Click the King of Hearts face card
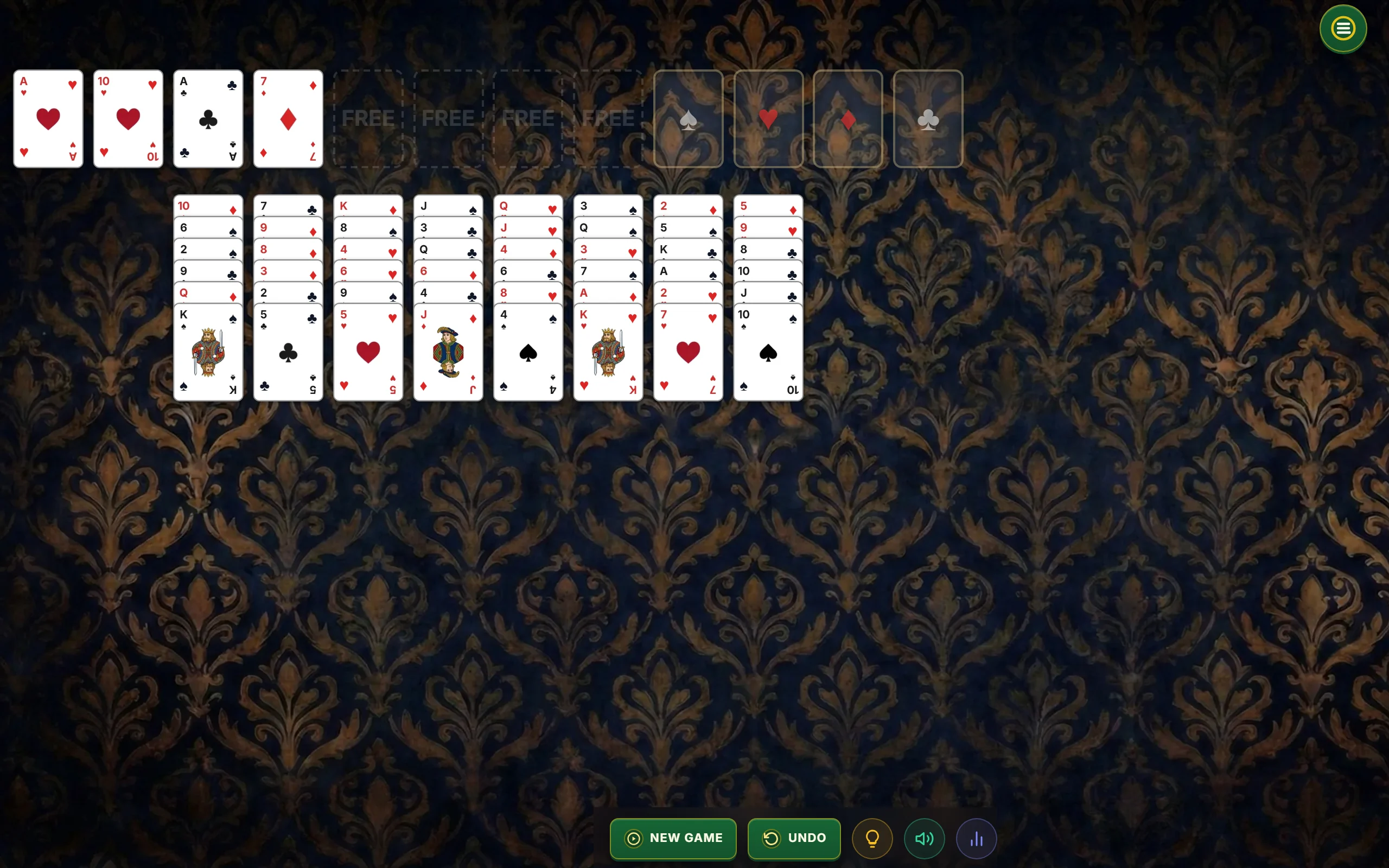This screenshot has width=1389, height=868. (607, 352)
